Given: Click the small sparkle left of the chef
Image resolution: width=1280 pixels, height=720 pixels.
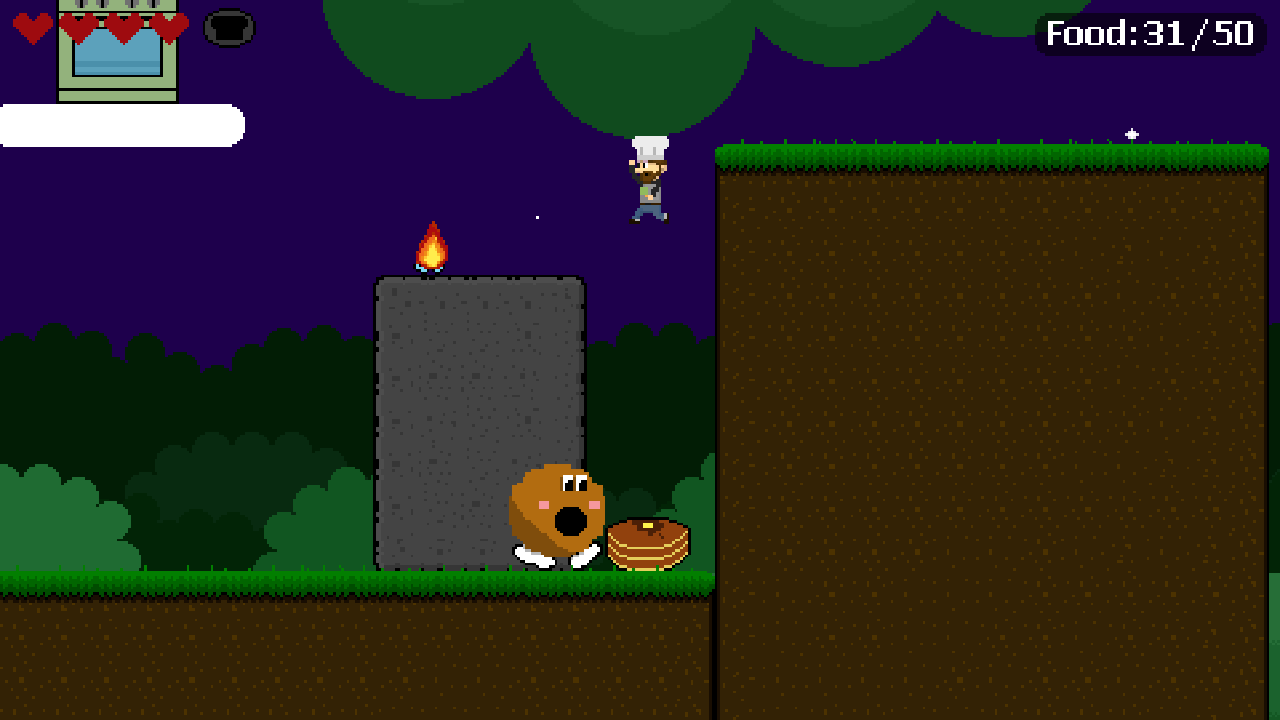Looking at the screenshot, I should tap(537, 216).
